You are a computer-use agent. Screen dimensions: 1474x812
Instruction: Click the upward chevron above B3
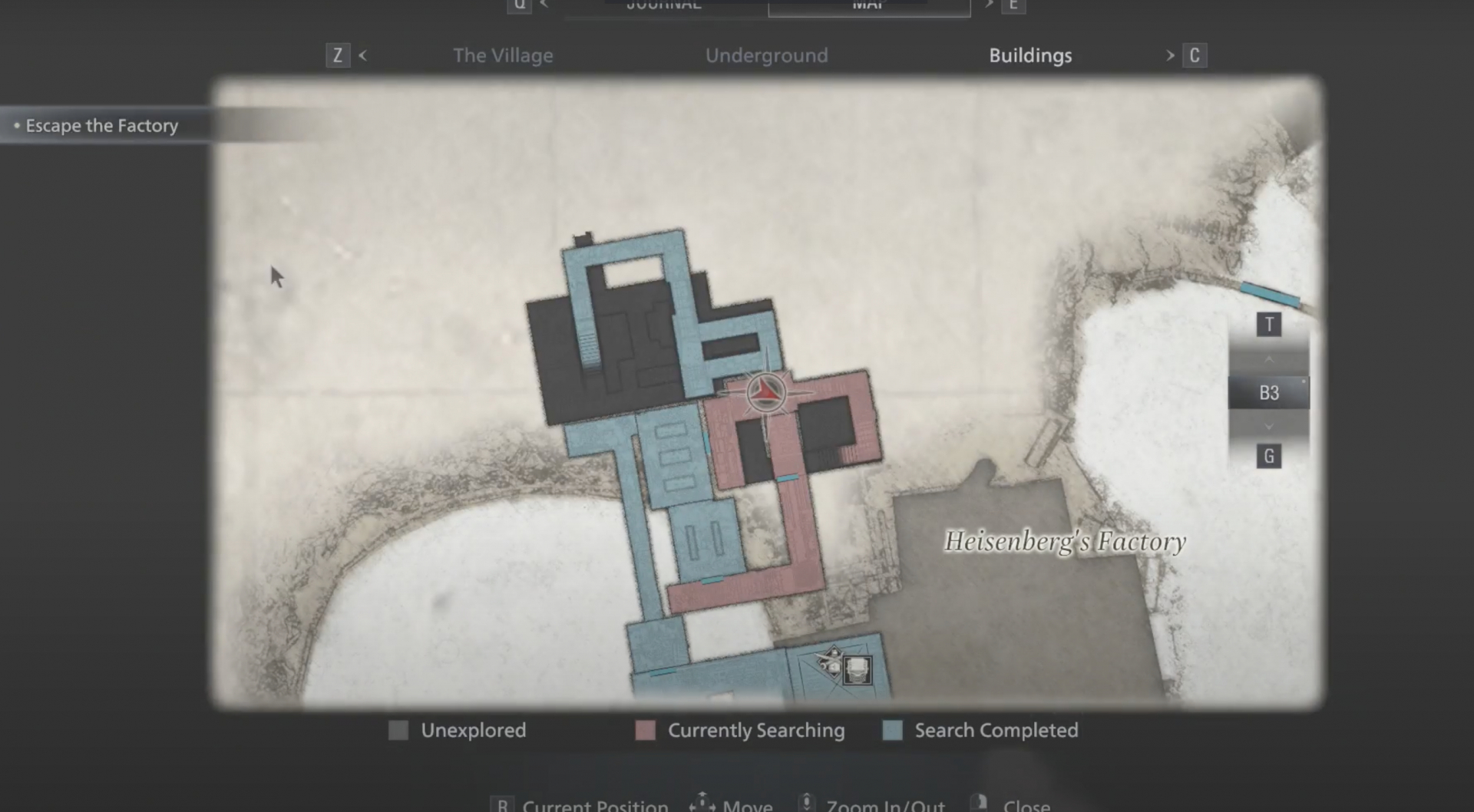pos(1269,358)
